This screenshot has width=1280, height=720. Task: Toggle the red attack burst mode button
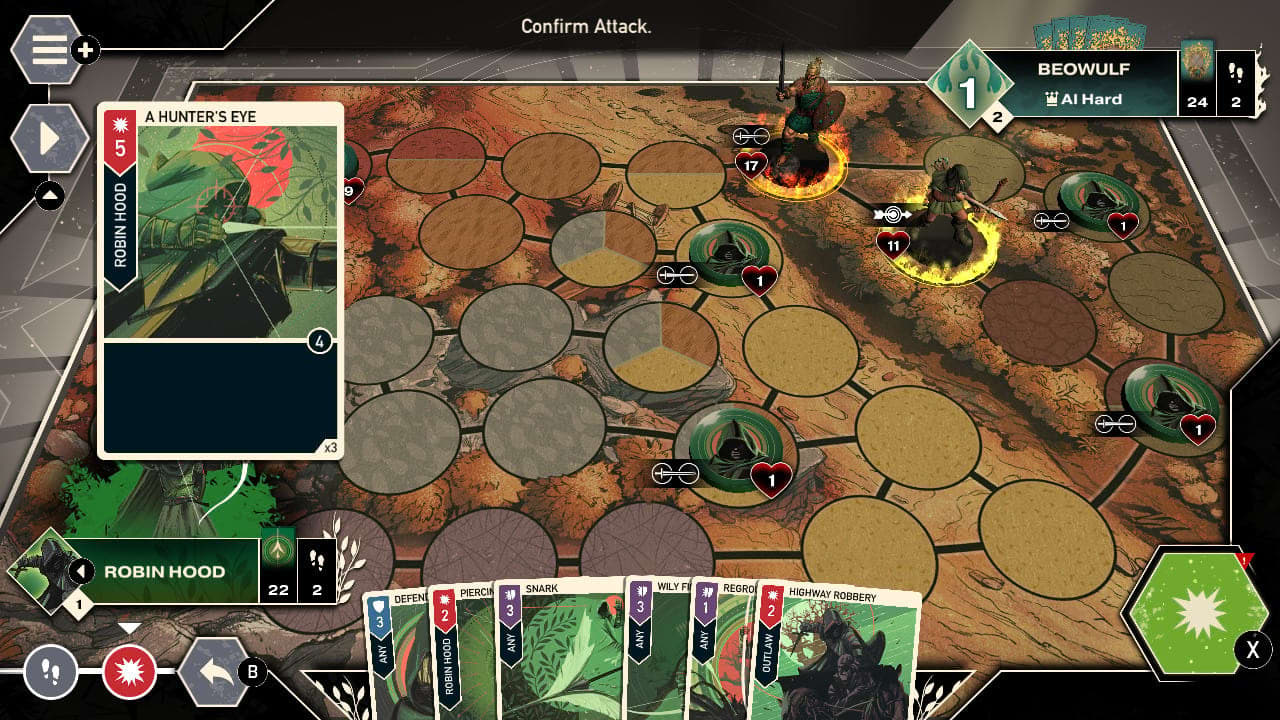click(x=131, y=672)
